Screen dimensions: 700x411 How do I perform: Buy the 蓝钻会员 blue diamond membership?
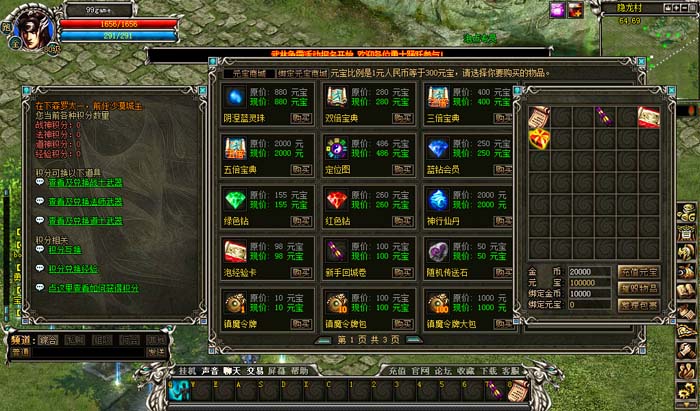pos(506,168)
